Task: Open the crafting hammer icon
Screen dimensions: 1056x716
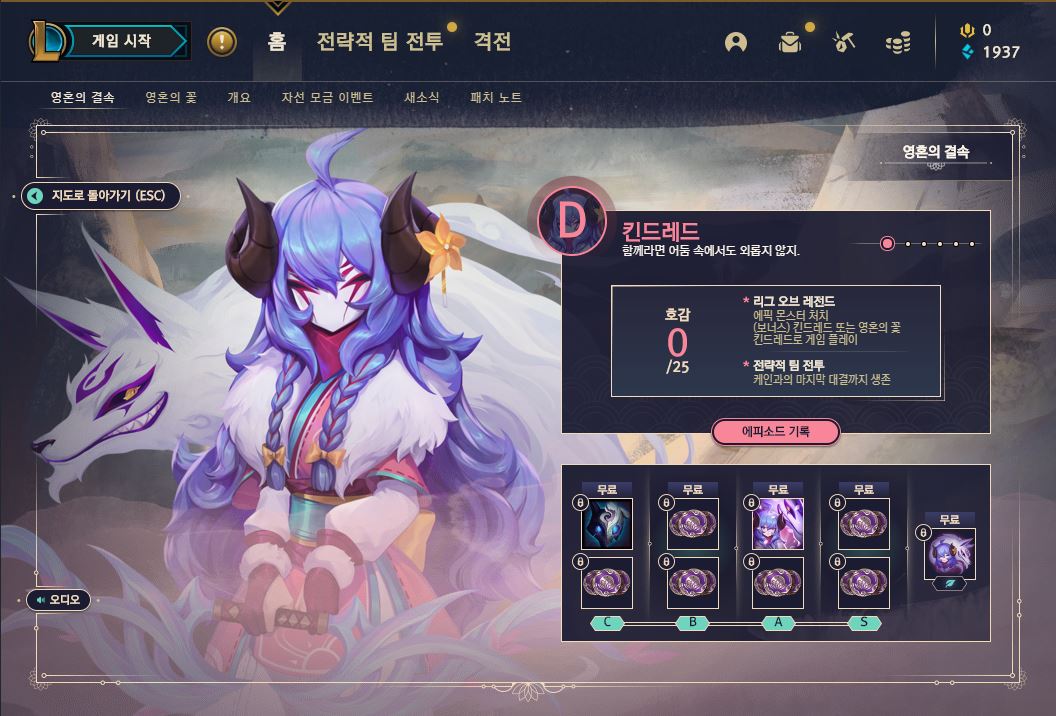Action: 844,42
